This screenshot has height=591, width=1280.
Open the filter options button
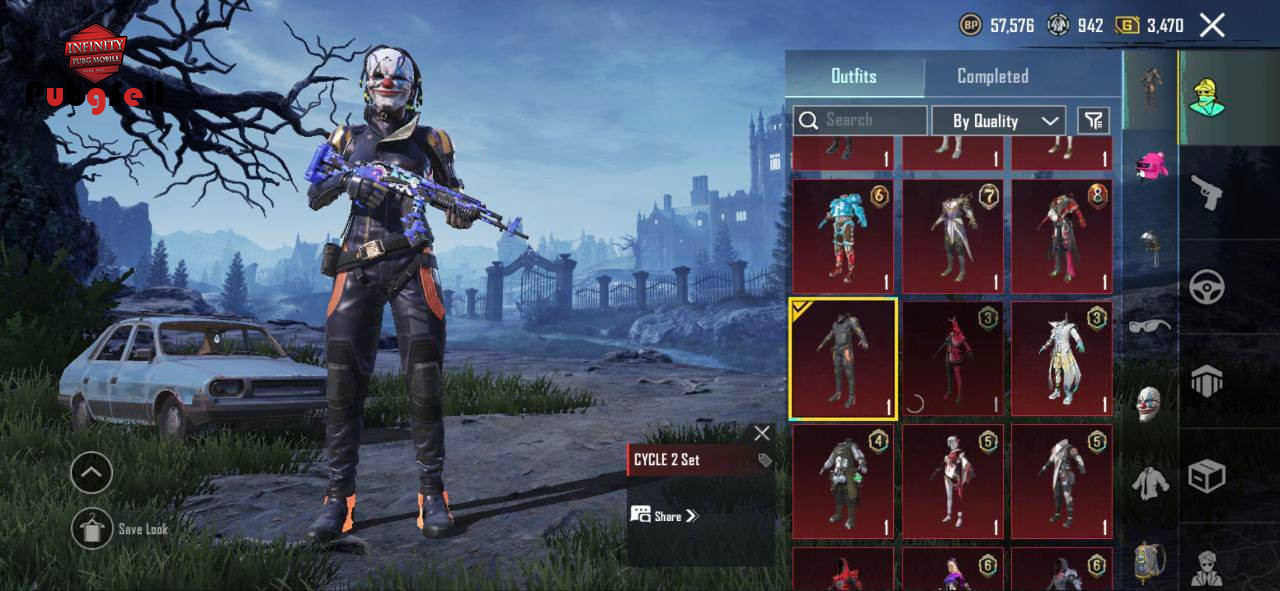[1094, 121]
